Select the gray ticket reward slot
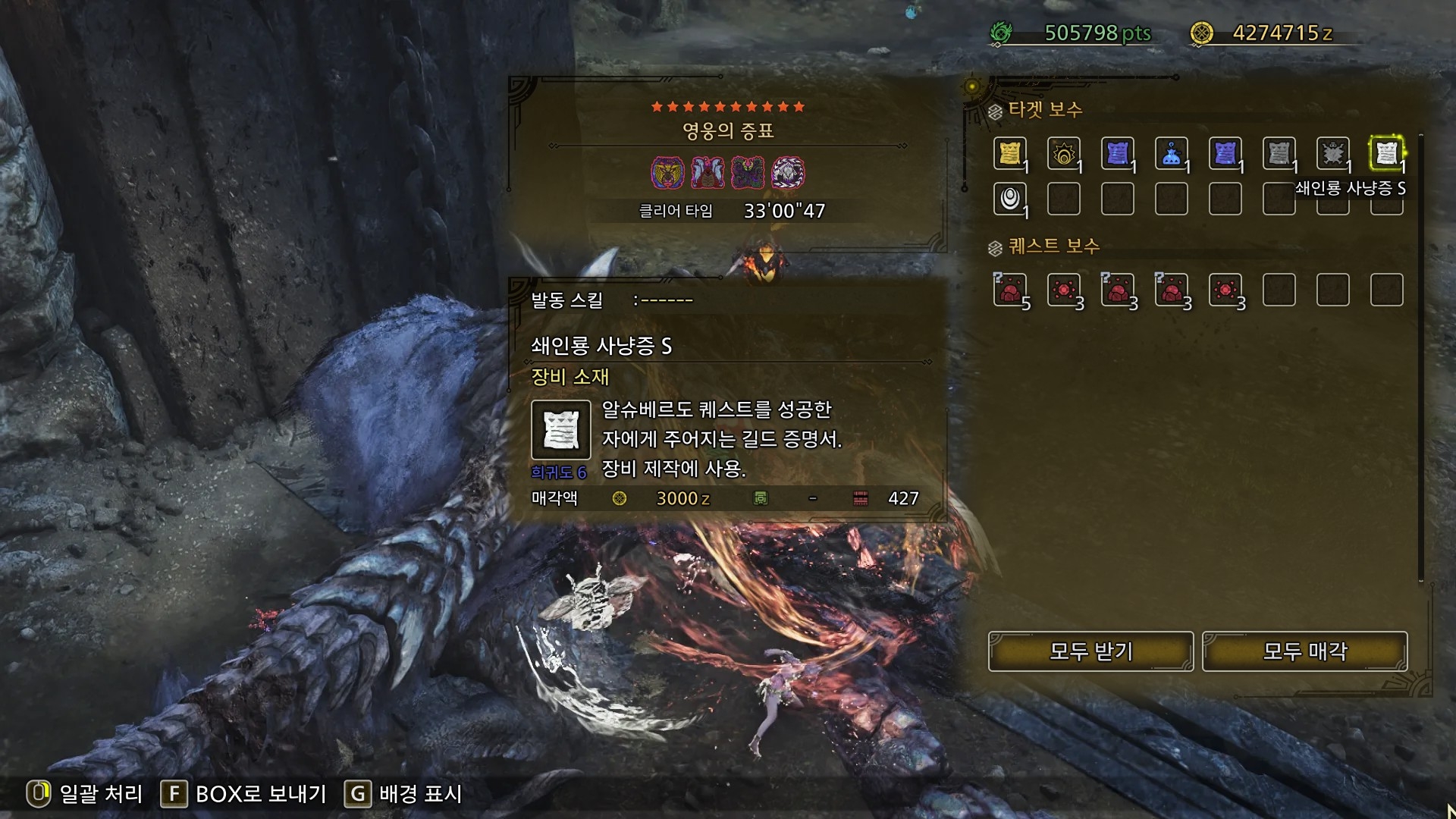Image resolution: width=1456 pixels, height=819 pixels. (1279, 154)
